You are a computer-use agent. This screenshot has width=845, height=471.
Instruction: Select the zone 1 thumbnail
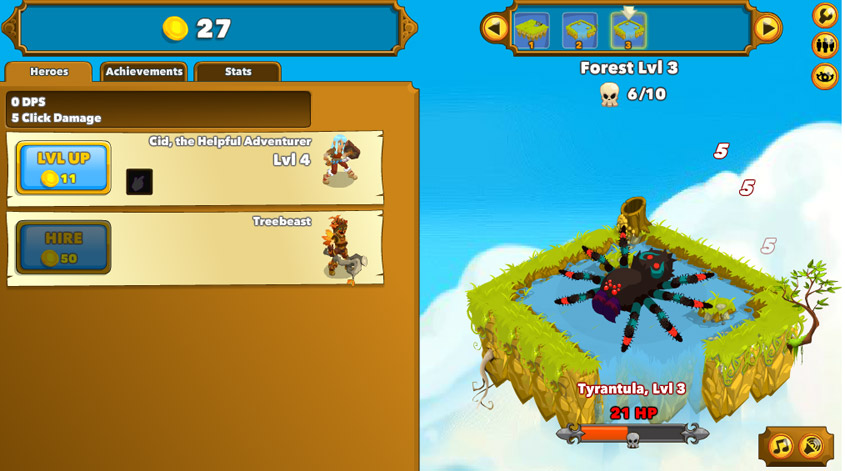[531, 30]
